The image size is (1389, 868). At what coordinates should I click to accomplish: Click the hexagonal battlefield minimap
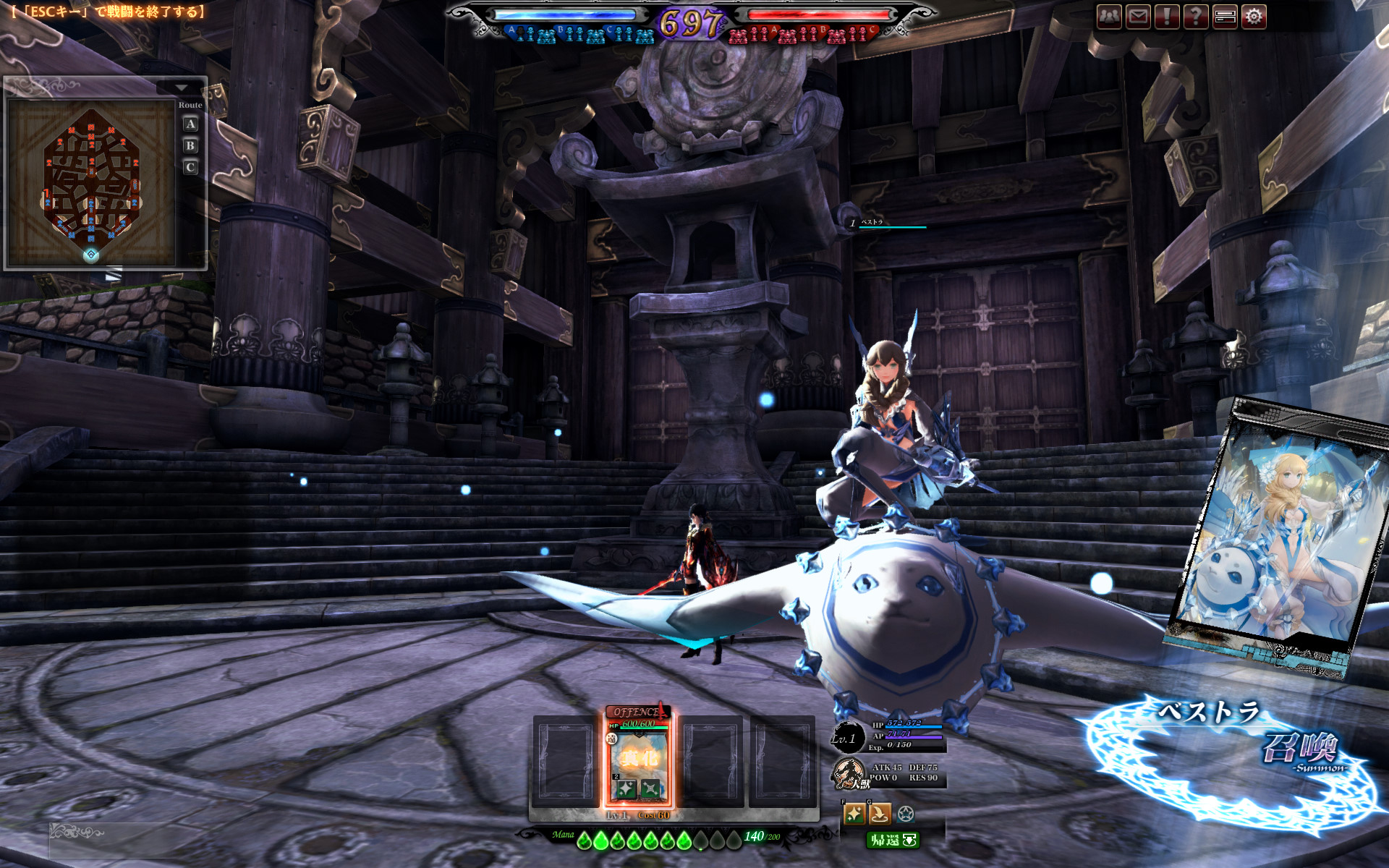pos(91,183)
